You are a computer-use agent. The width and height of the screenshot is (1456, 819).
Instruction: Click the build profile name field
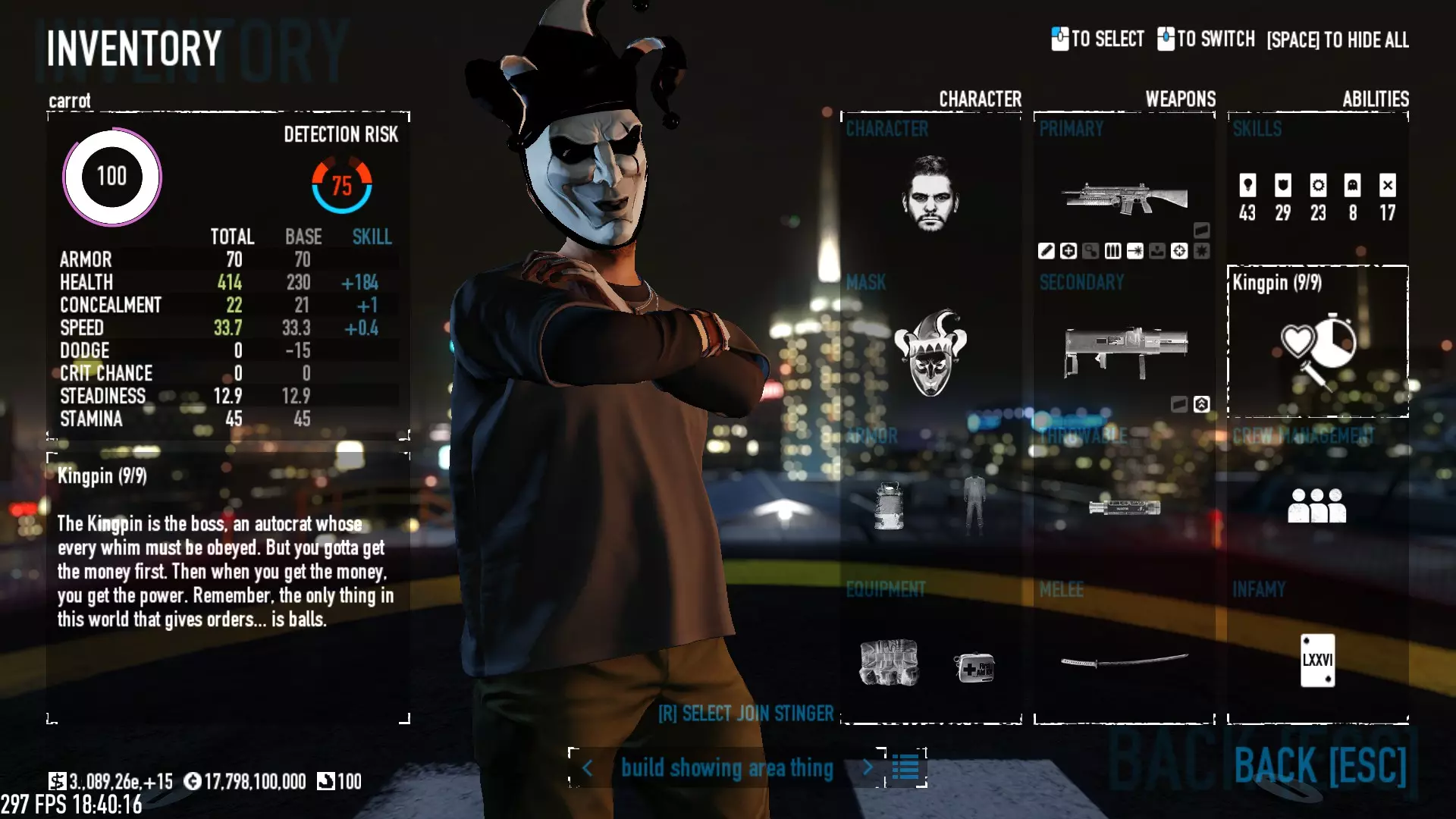point(726,767)
